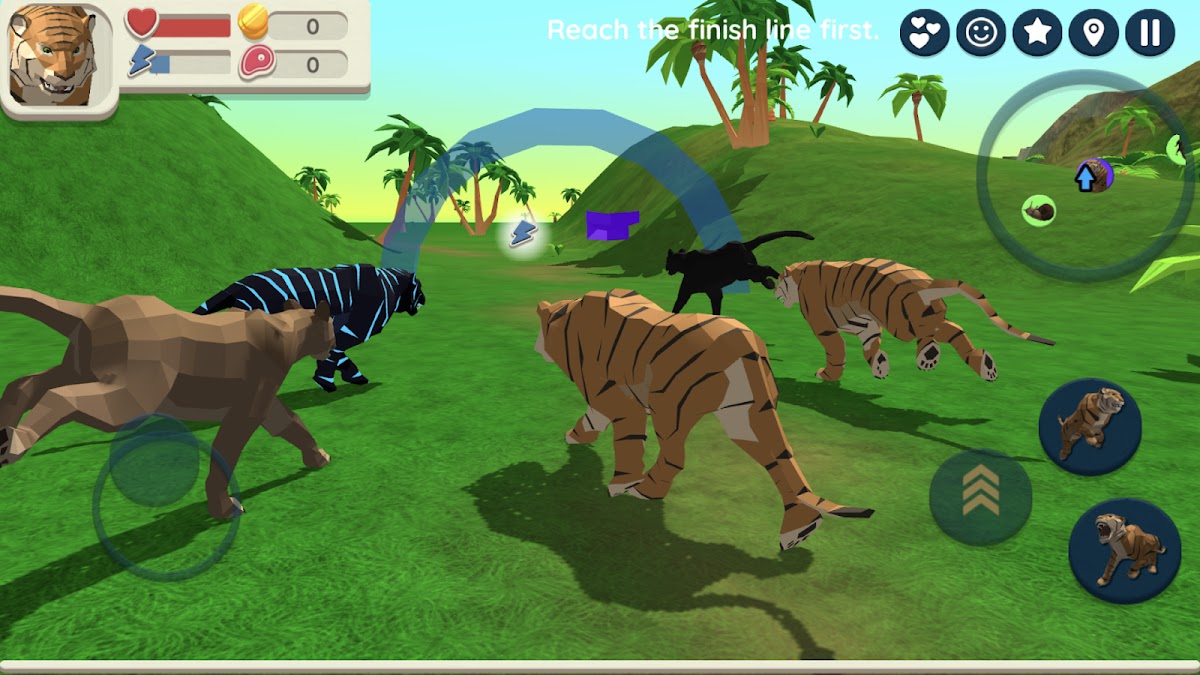Pause the game
The height and width of the screenshot is (675, 1200).
point(1149,33)
